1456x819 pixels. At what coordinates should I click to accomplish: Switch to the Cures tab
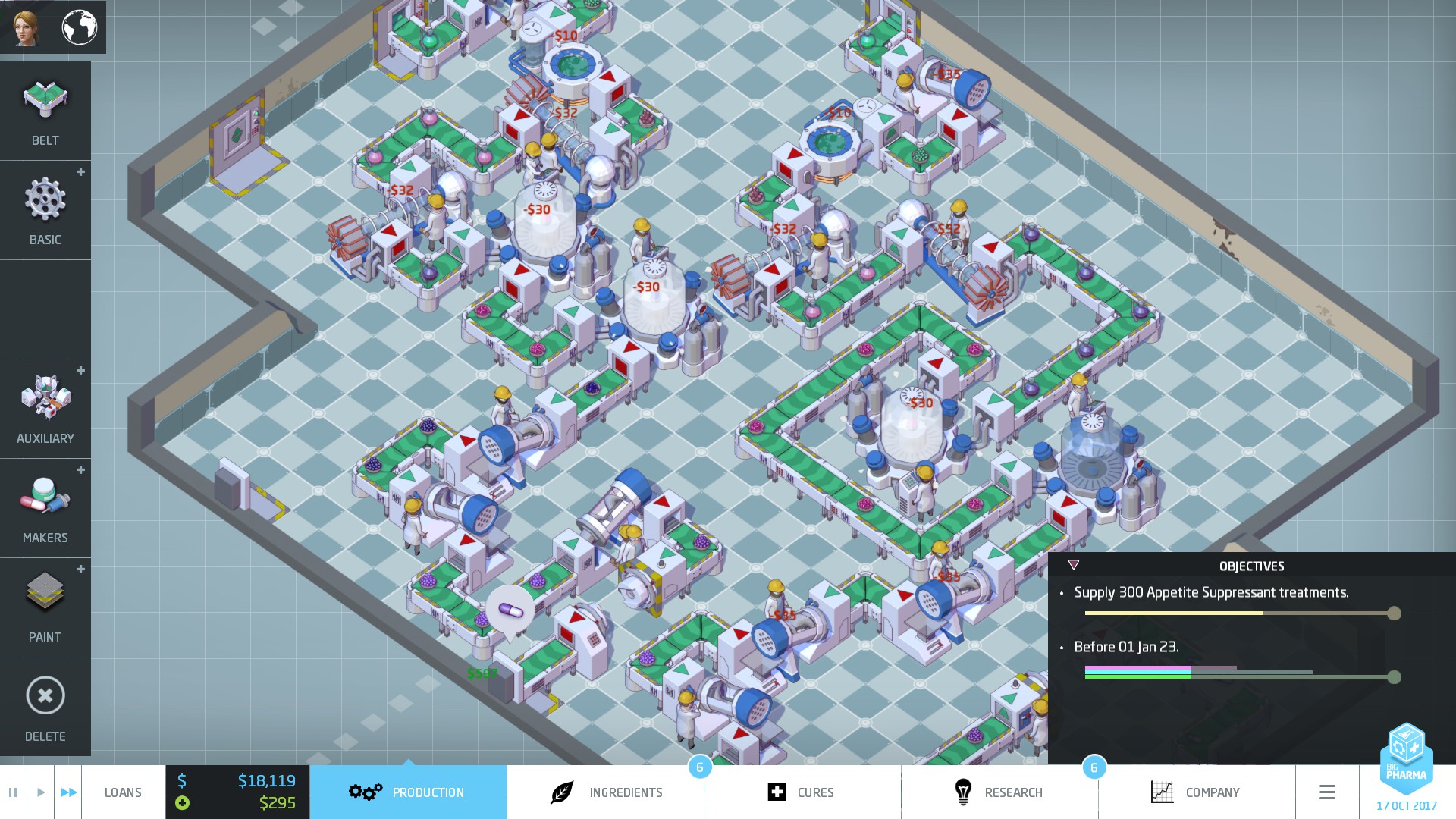pos(802,792)
